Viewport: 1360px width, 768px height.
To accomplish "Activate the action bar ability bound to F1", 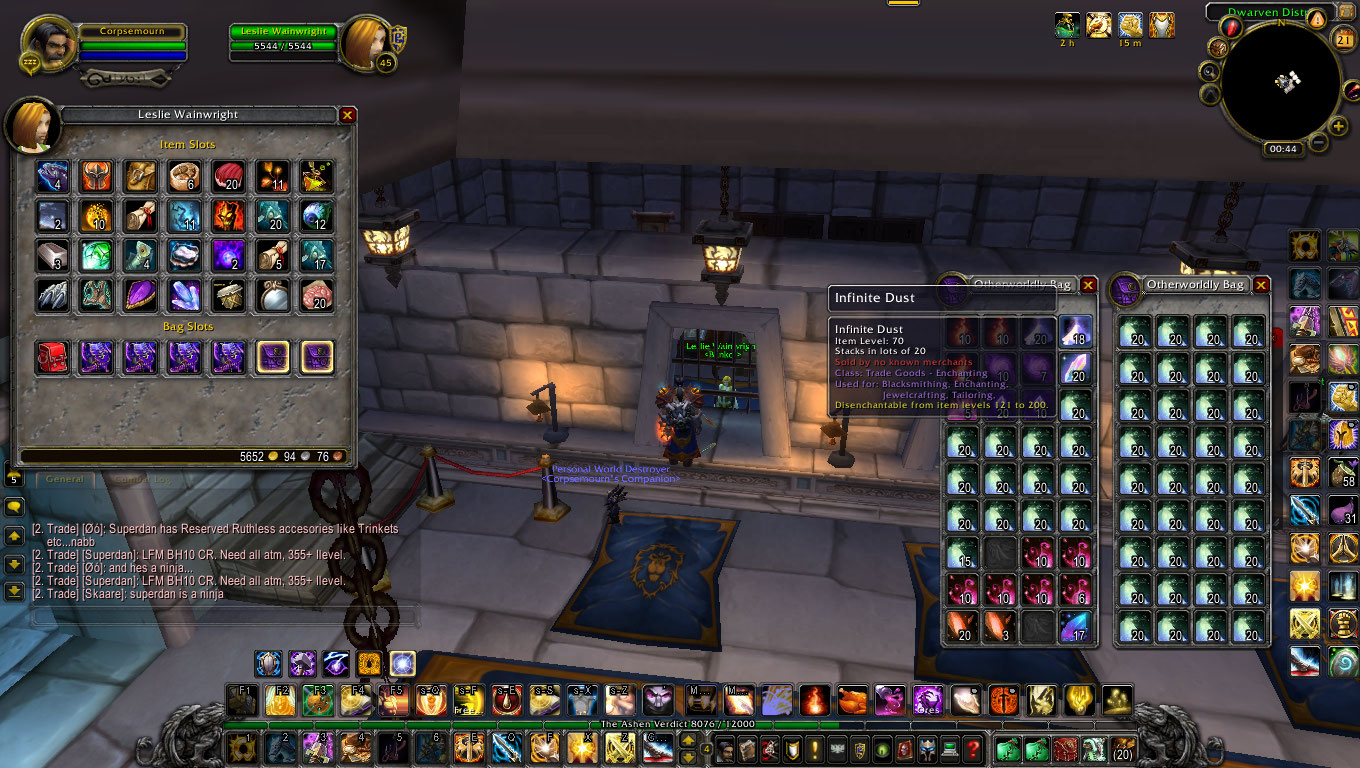I will [x=241, y=700].
